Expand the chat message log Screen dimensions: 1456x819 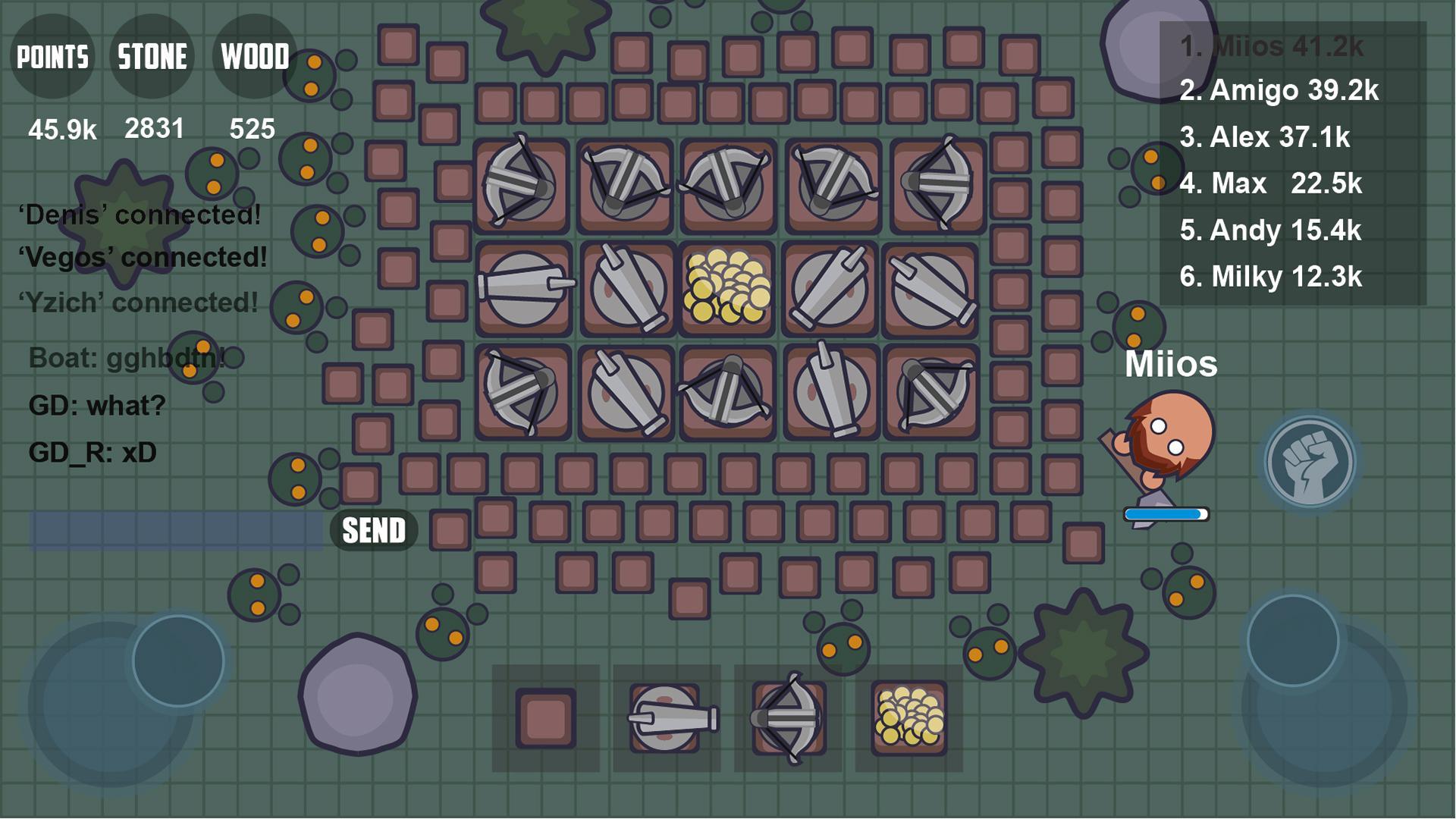tap(136, 334)
